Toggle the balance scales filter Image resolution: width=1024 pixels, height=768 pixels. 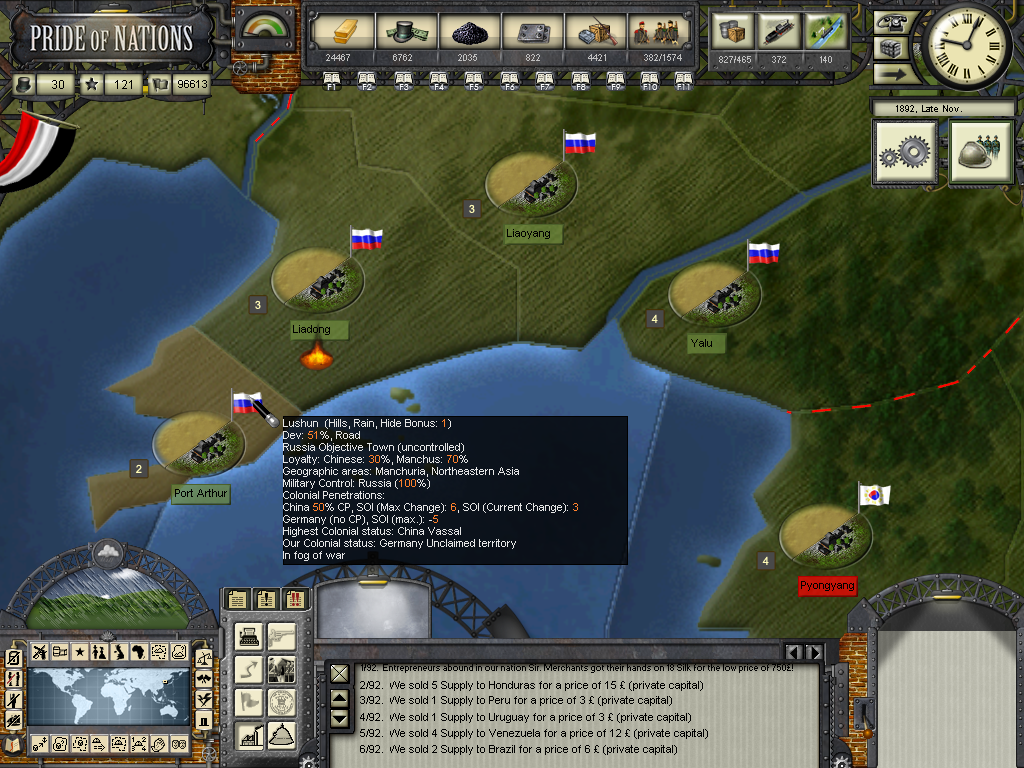(204, 658)
